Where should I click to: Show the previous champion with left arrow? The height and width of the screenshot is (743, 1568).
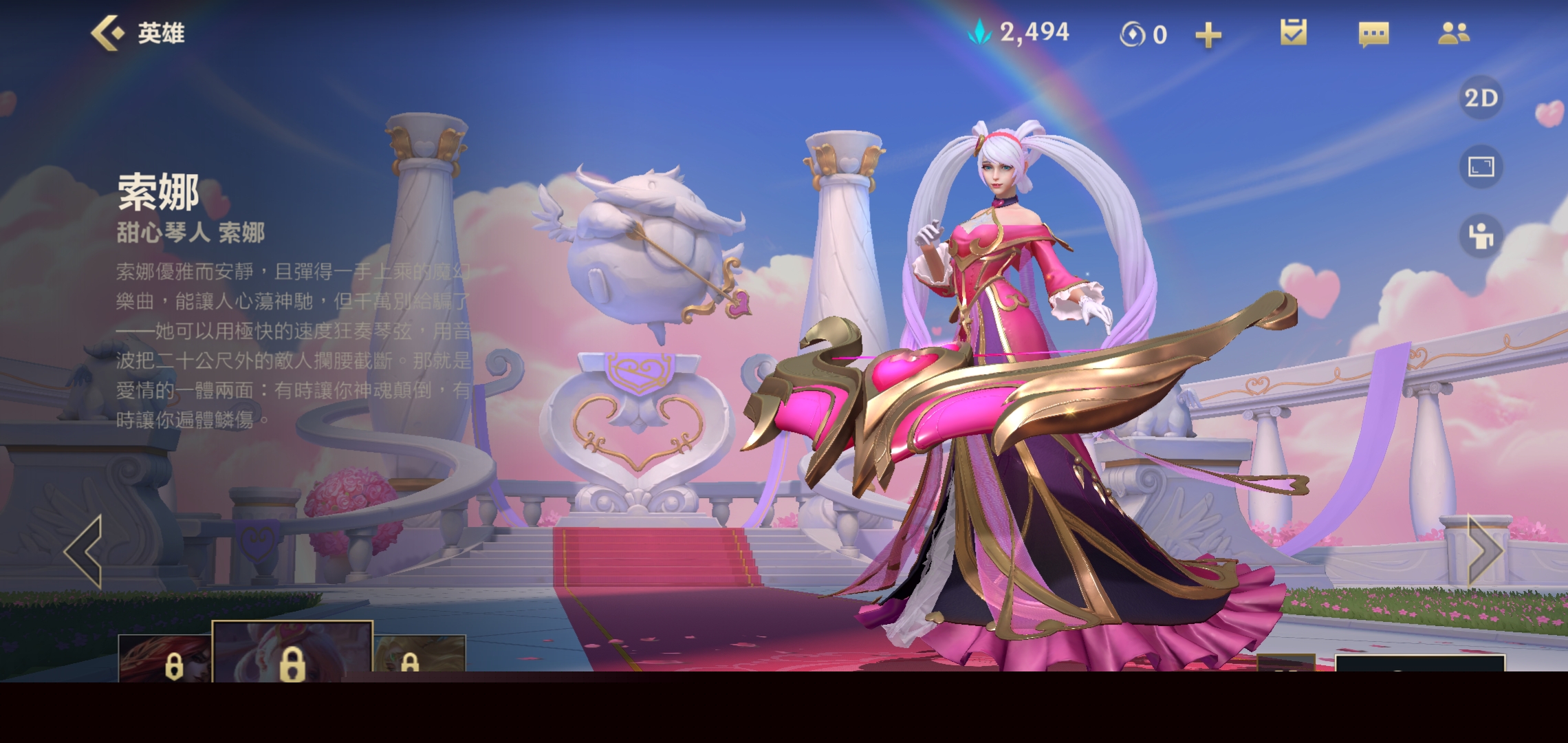(84, 551)
